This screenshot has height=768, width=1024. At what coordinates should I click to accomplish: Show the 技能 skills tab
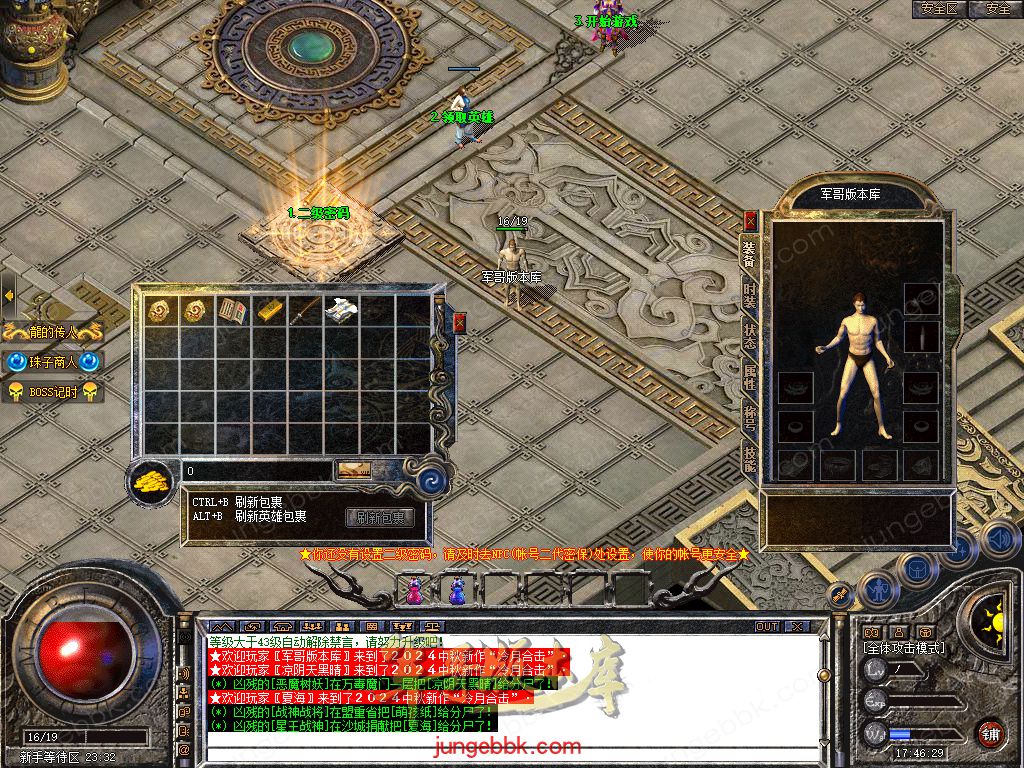click(750, 459)
